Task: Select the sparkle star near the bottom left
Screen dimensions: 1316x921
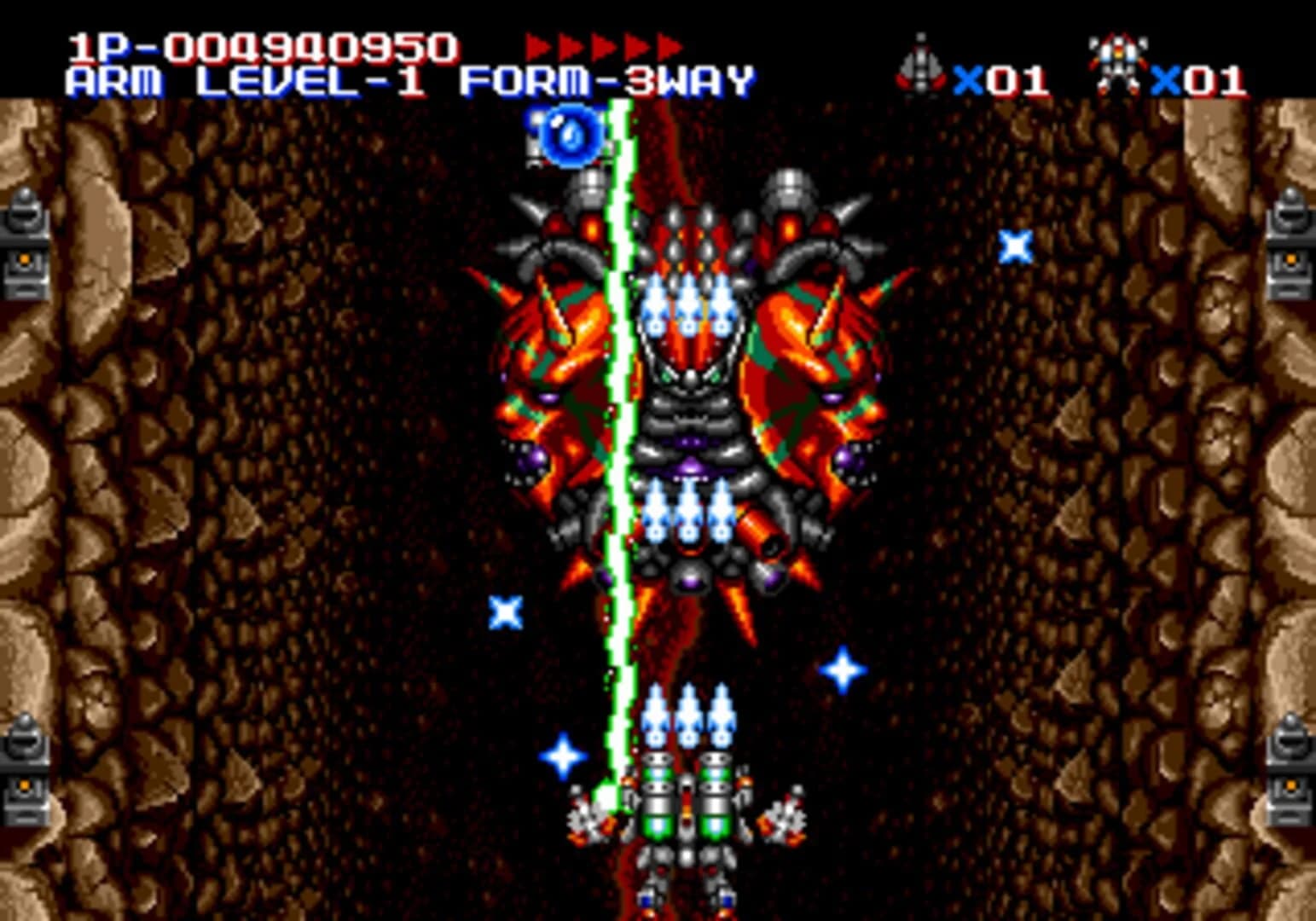Action: 564,755
